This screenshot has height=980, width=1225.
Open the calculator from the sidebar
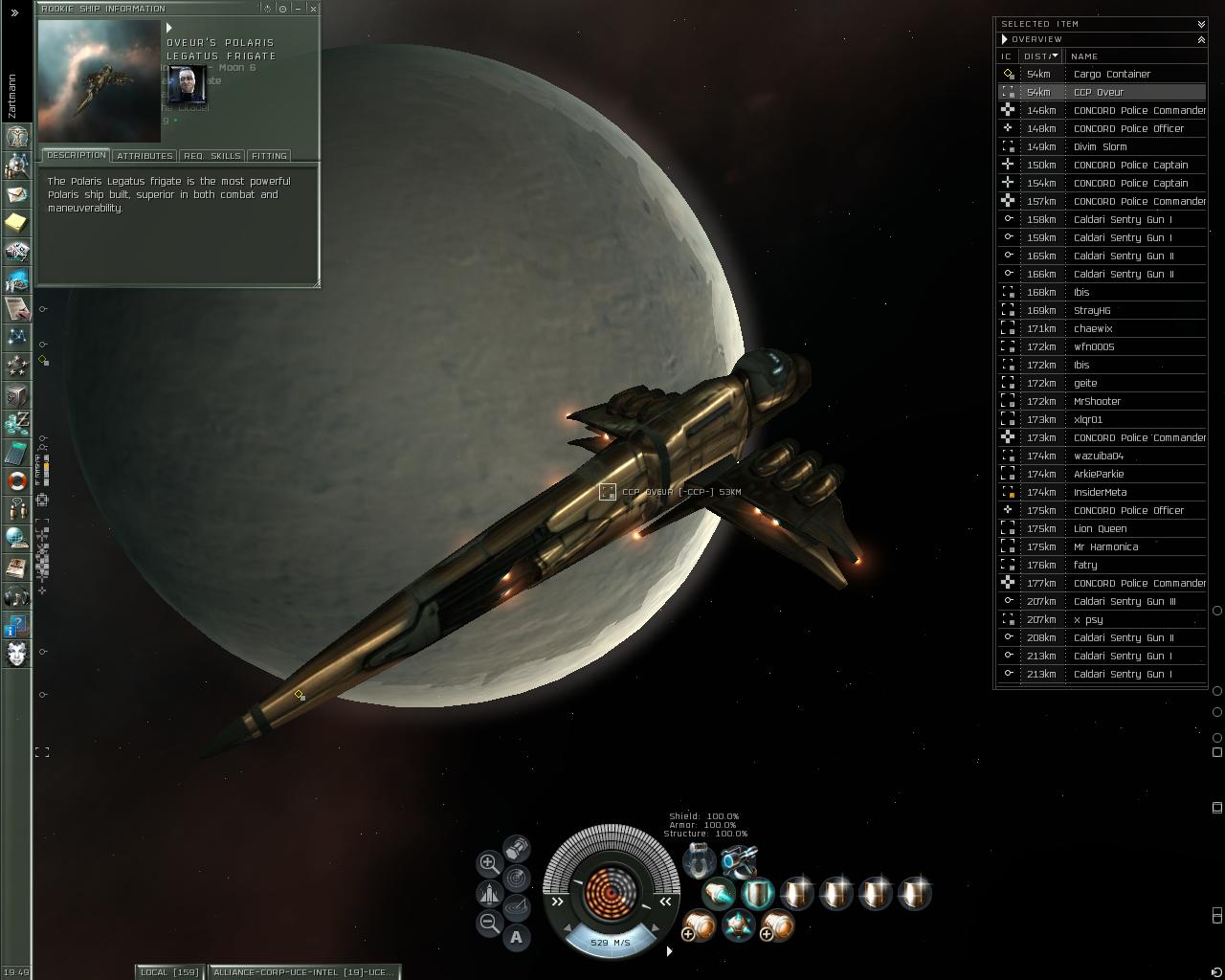point(17,453)
